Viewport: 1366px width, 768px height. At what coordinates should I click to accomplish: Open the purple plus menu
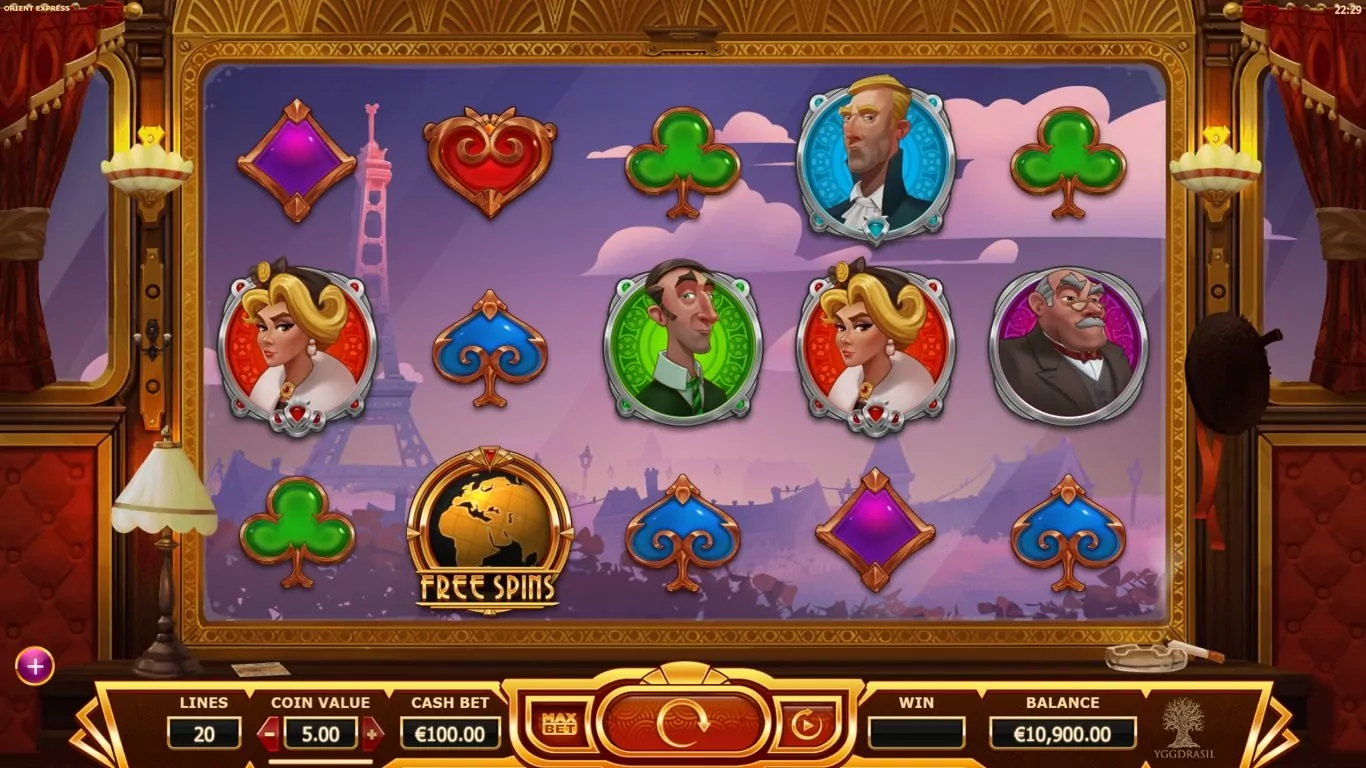click(x=34, y=666)
